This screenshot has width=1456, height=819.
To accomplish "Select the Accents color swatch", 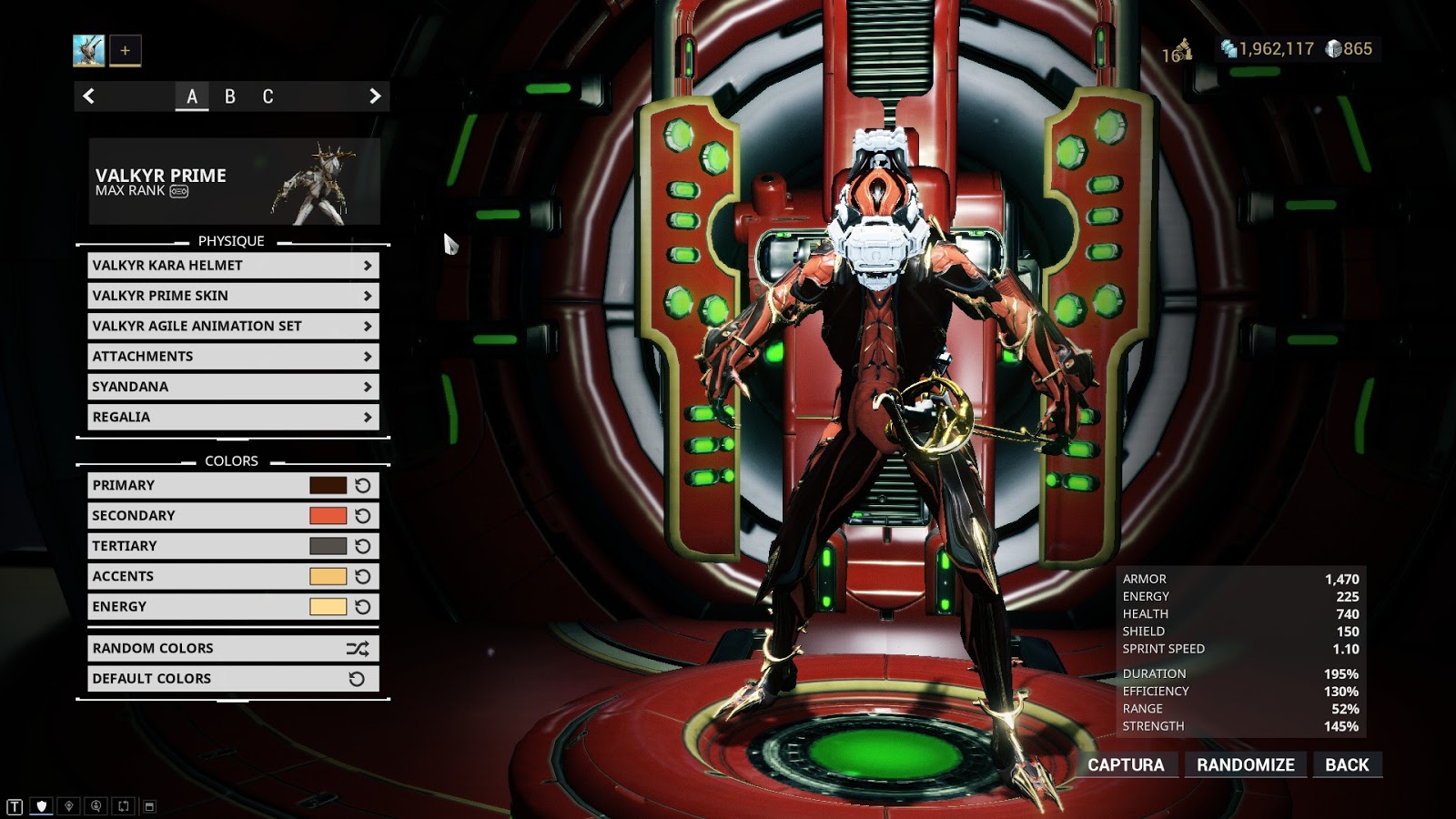I will pyautogui.click(x=328, y=576).
